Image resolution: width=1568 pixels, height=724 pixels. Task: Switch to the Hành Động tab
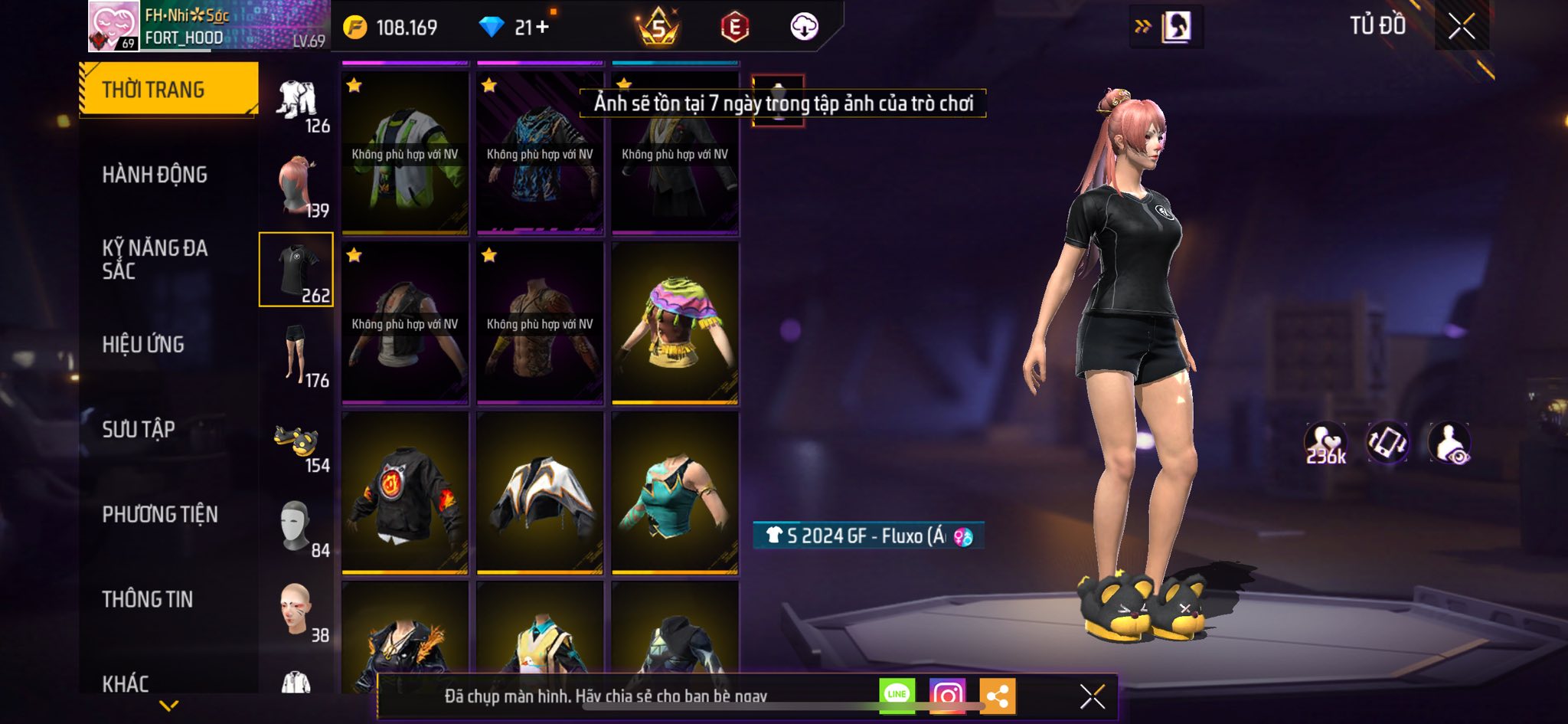point(155,175)
